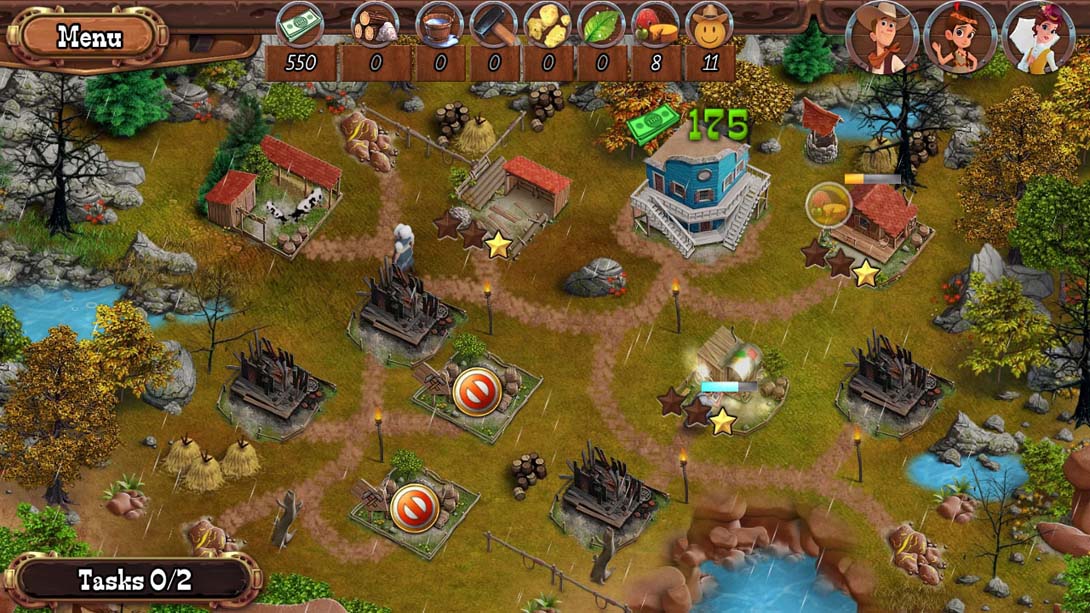Screen dimensions: 1090x613
Task: Select the smiling worker count icon
Action: pos(710,25)
